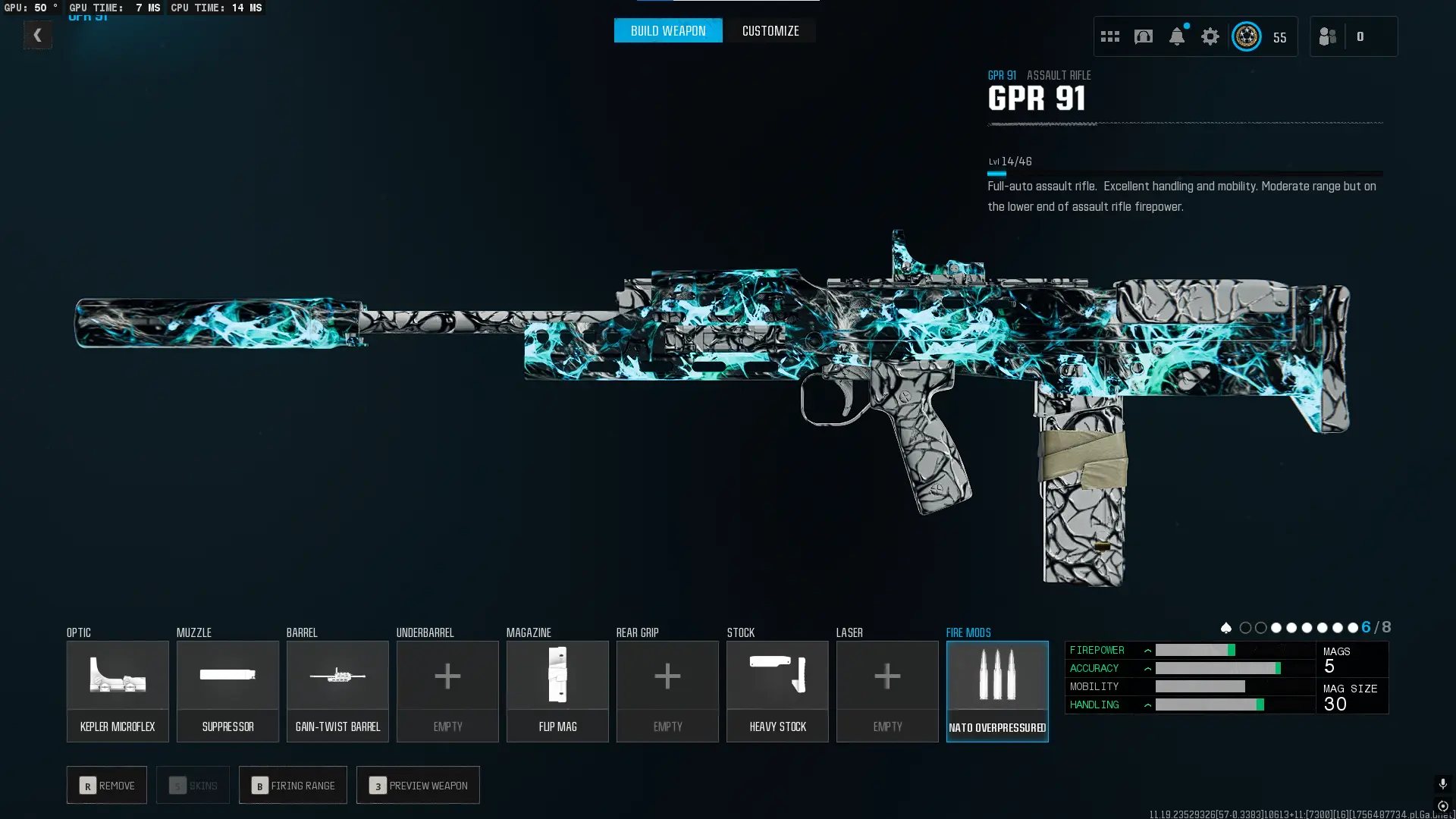The image size is (1456, 819).
Task: Select the Flip Mag magazine slot
Action: (557, 691)
